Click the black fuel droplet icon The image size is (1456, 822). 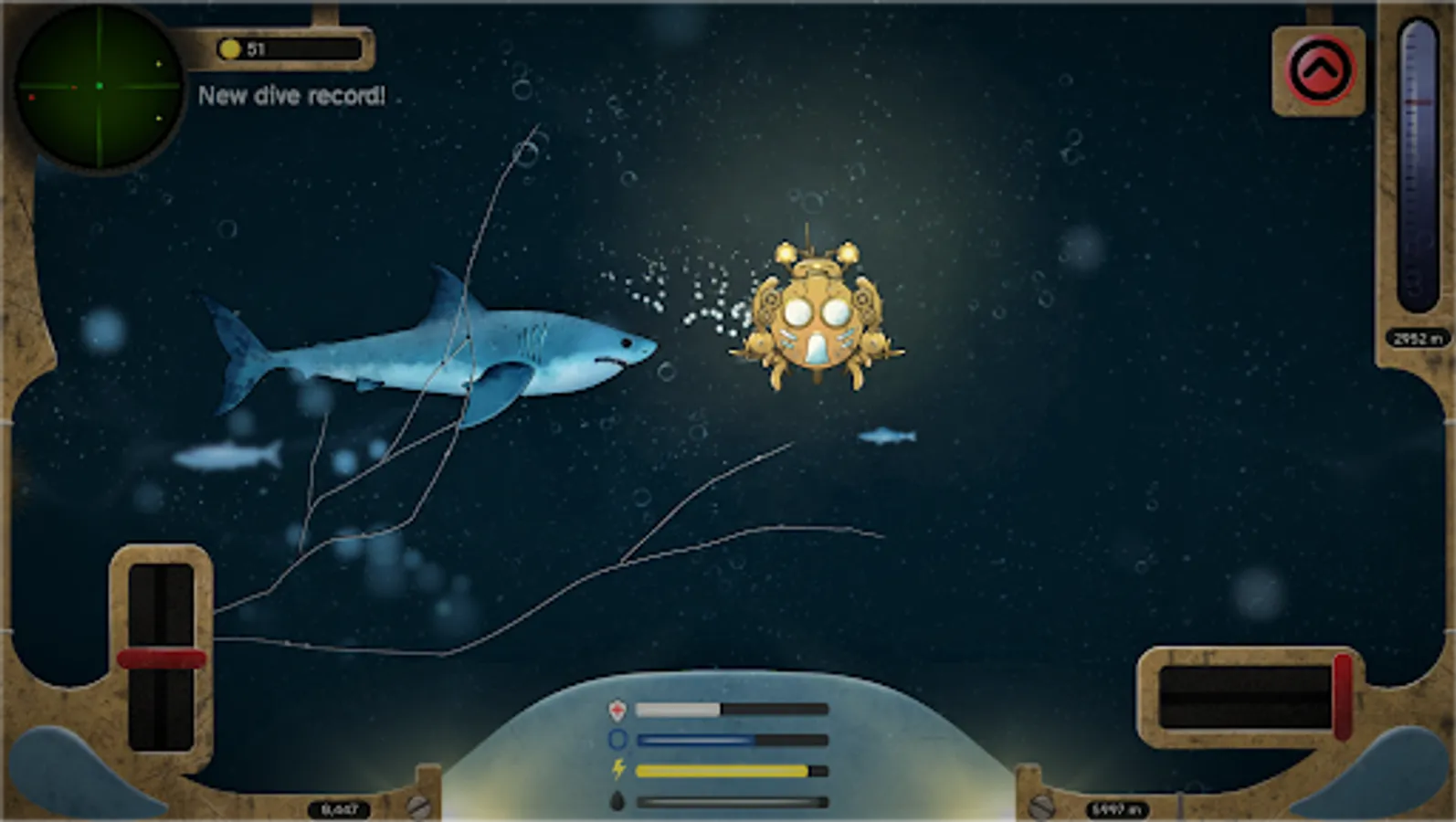618,800
